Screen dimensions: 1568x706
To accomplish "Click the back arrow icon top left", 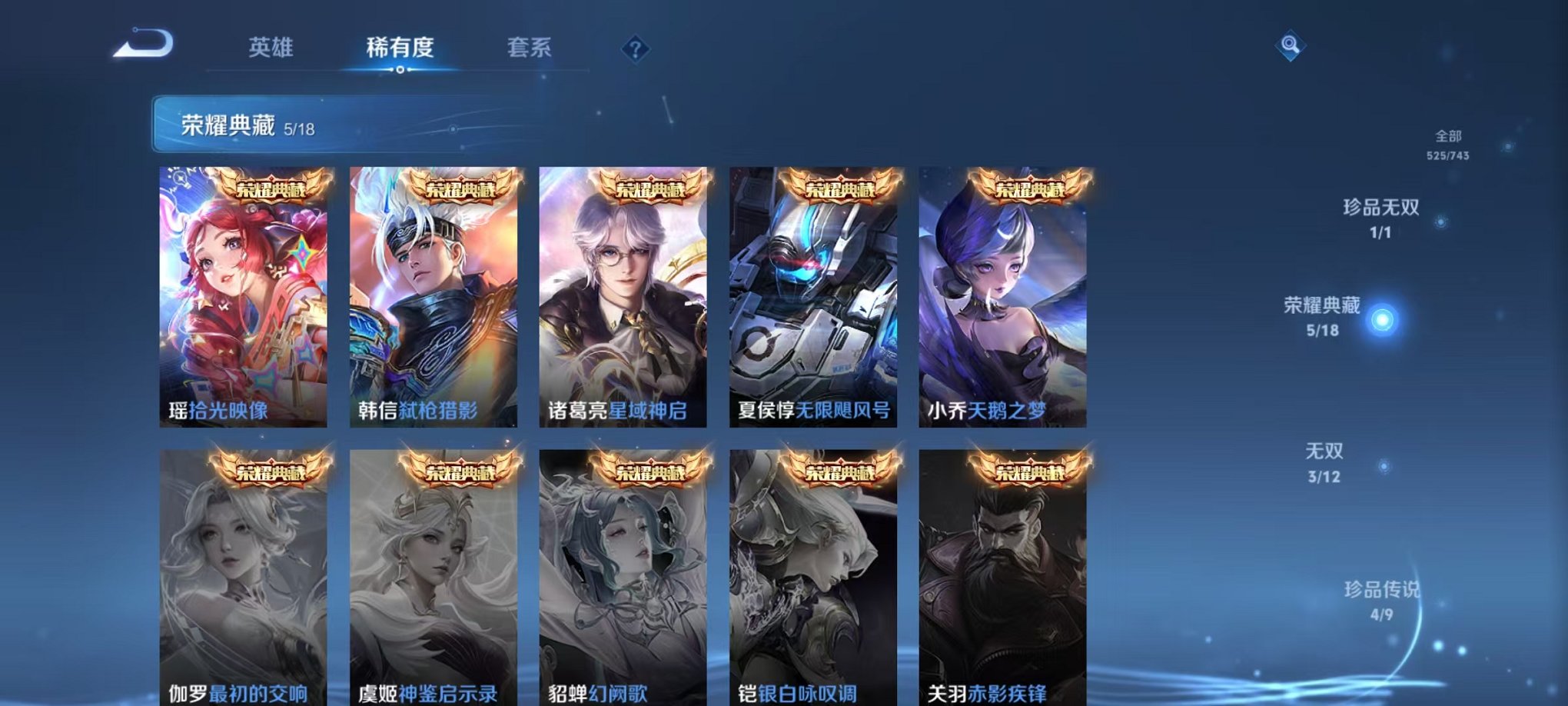I will 142,45.
